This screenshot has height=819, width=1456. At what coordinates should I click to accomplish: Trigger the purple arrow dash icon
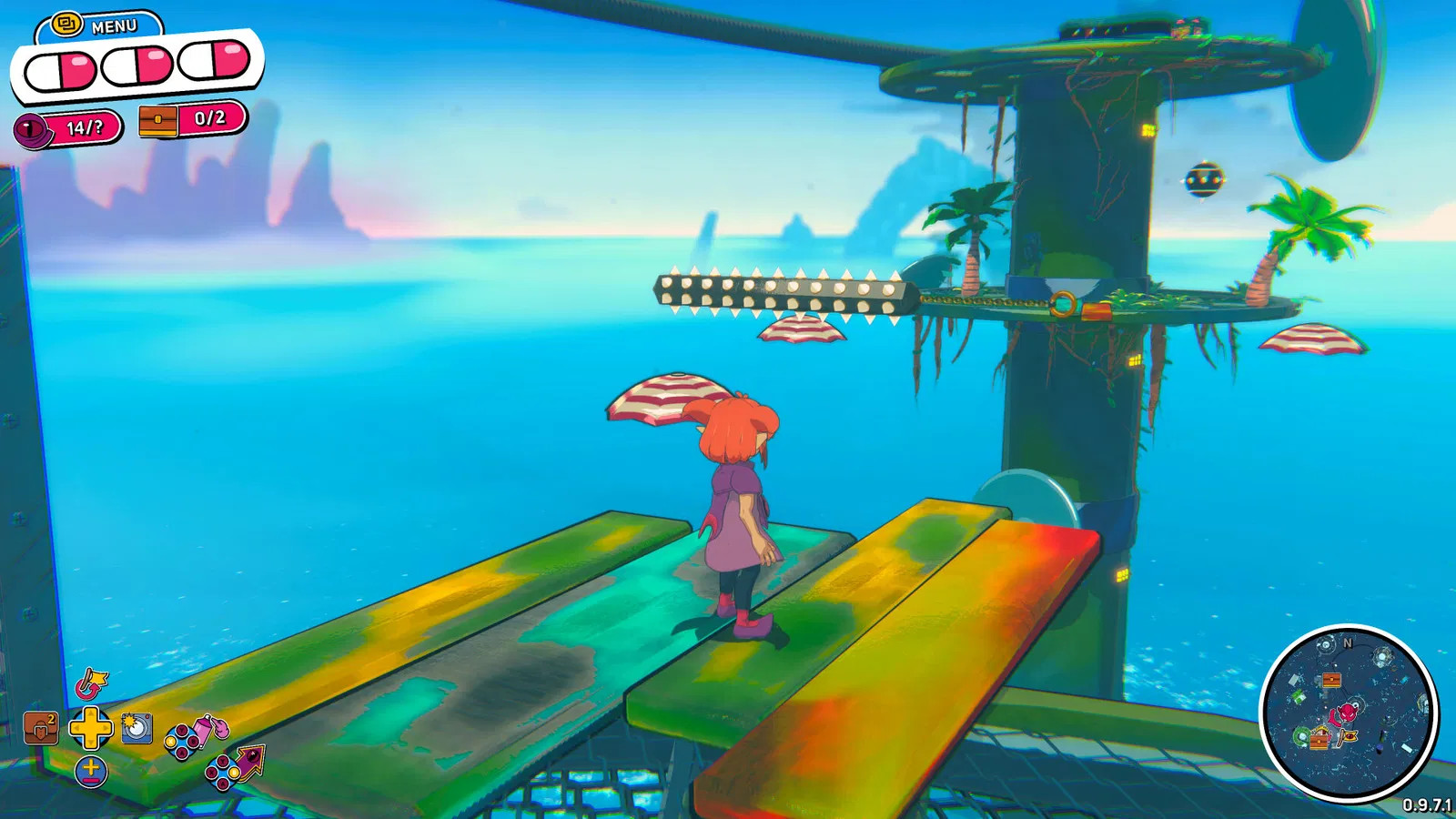coord(249,761)
